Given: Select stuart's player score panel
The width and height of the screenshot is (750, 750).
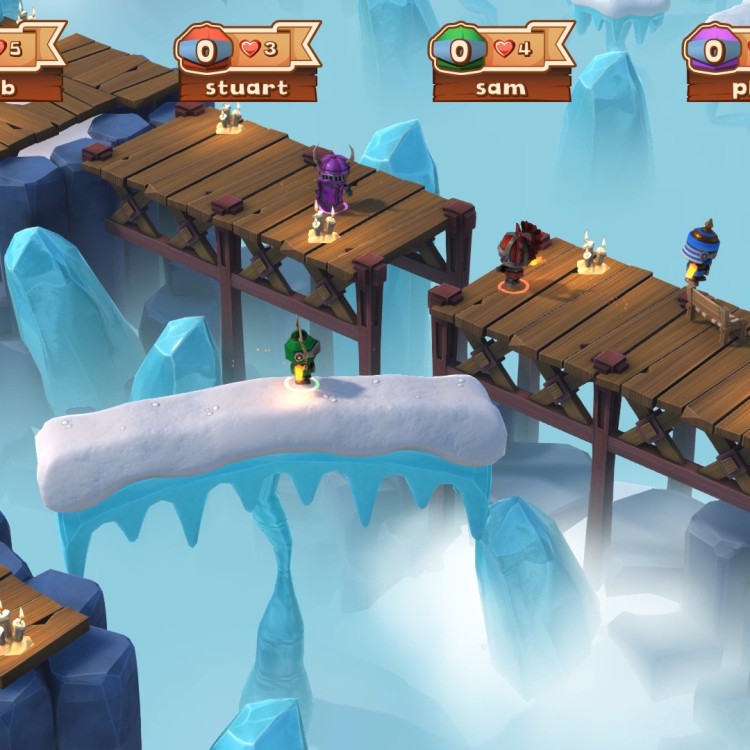Looking at the screenshot, I should pos(246,62).
